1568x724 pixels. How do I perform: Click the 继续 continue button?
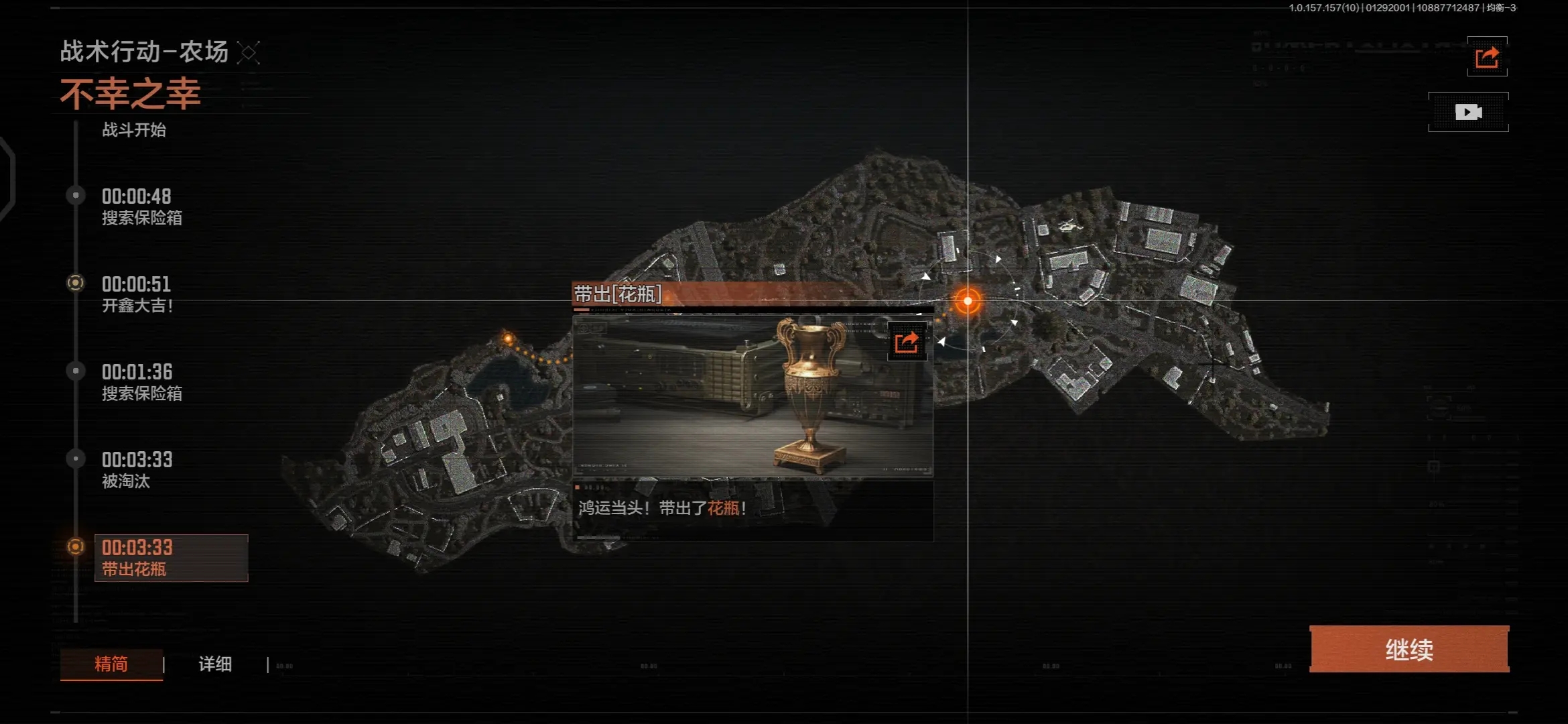click(x=1409, y=649)
